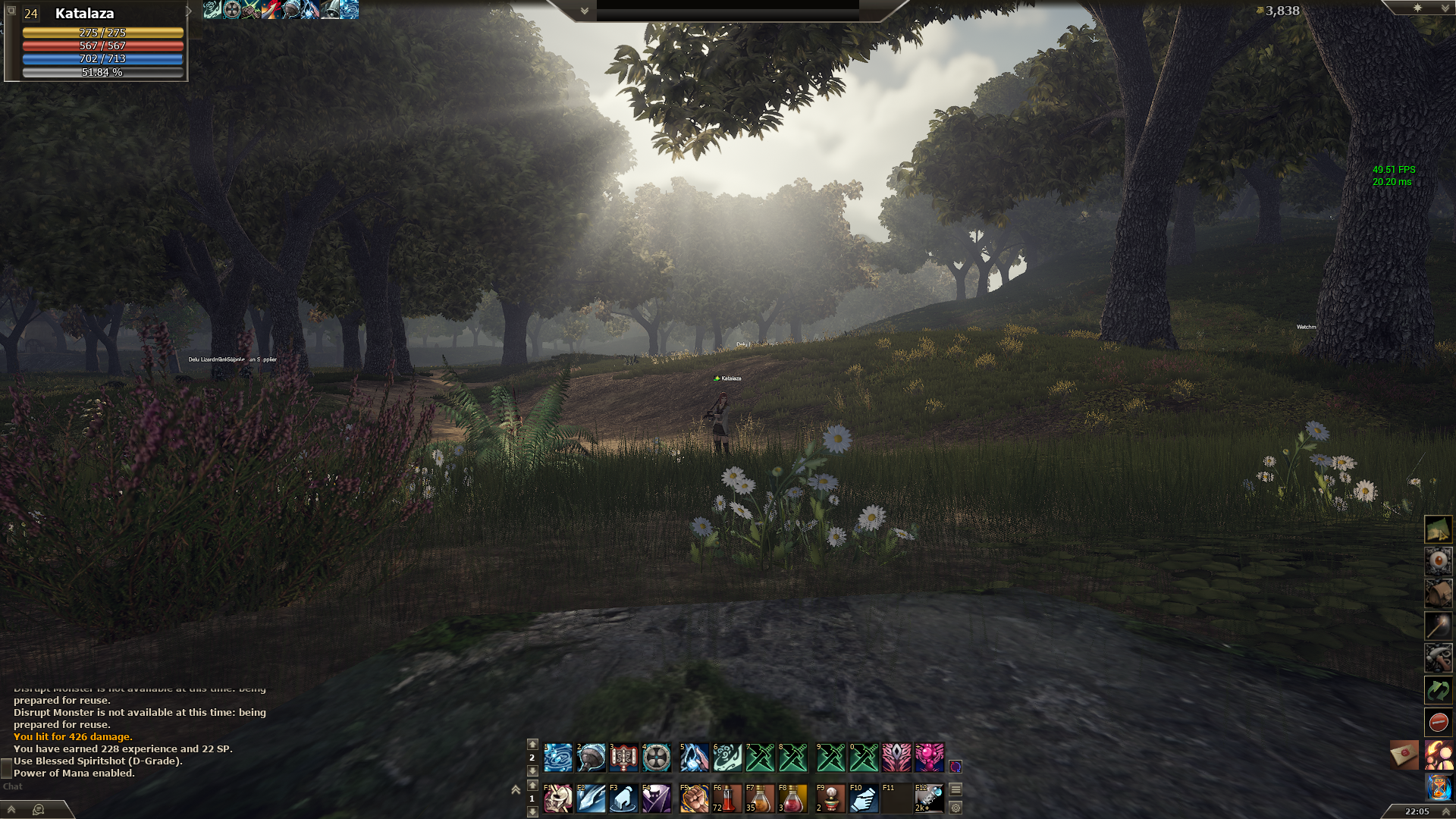Open the mail envelope notification
The height and width of the screenshot is (819, 1456).
pyautogui.click(x=1404, y=755)
